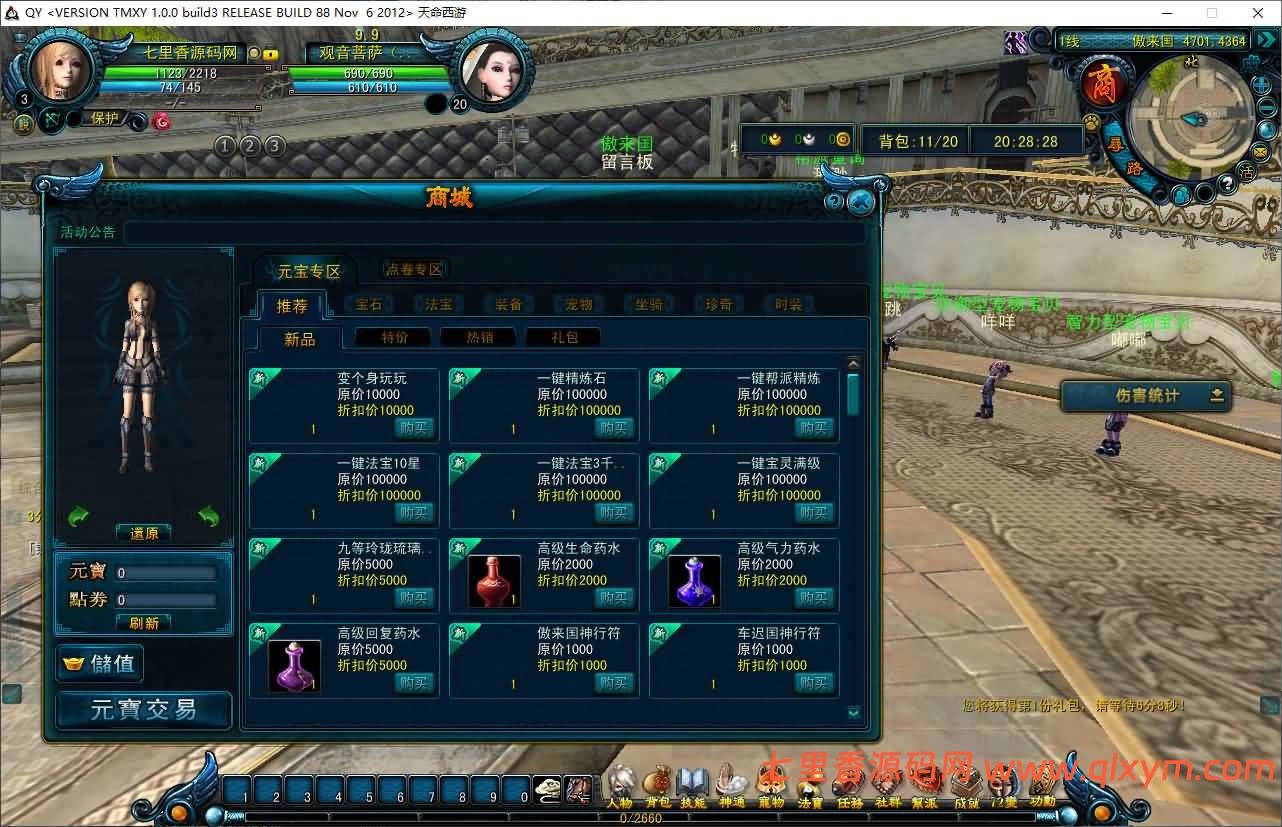
Task: Choose the 礼包 sub-tab
Action: click(x=563, y=338)
